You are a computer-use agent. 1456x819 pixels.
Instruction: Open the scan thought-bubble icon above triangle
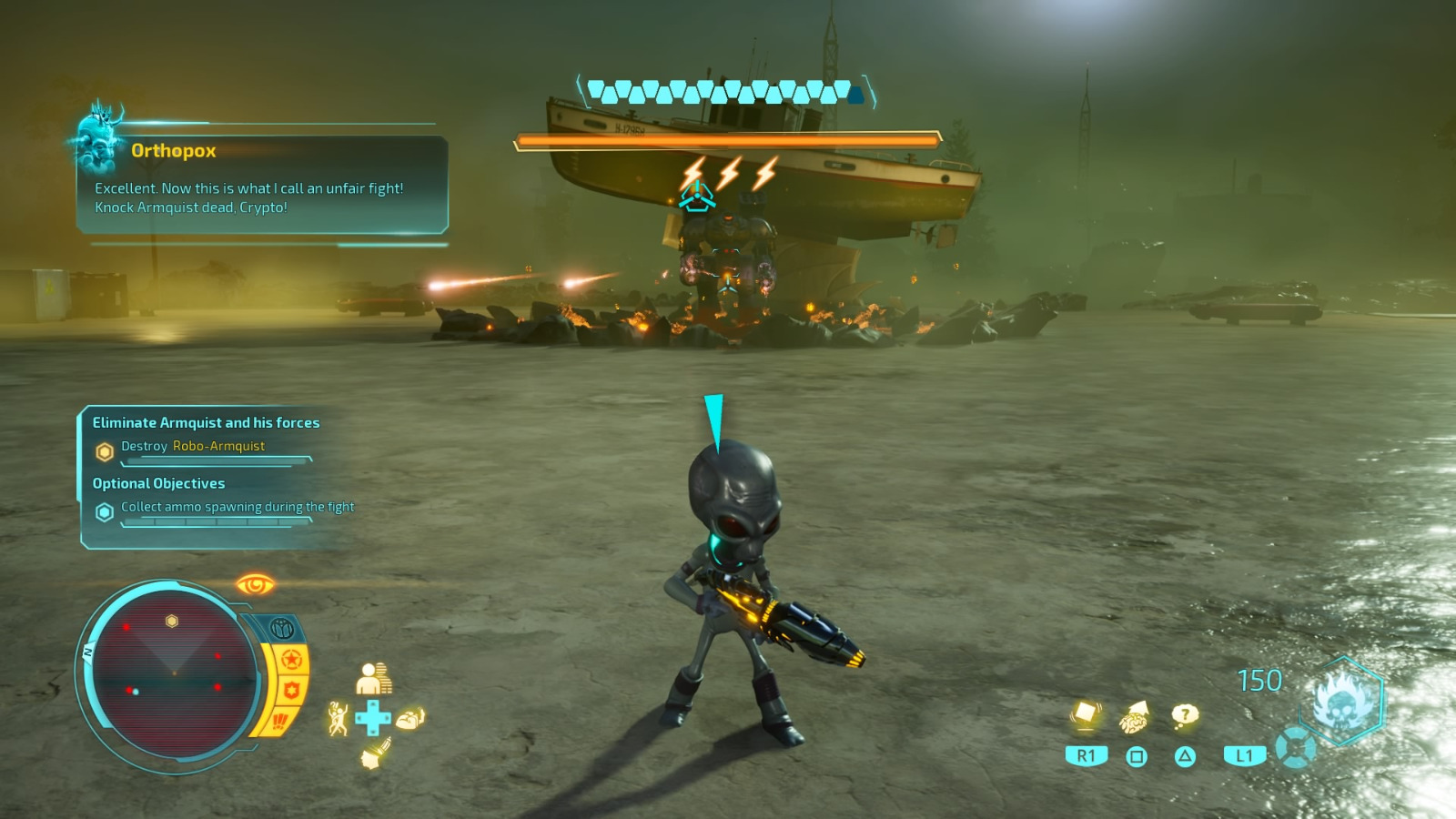tap(1184, 714)
